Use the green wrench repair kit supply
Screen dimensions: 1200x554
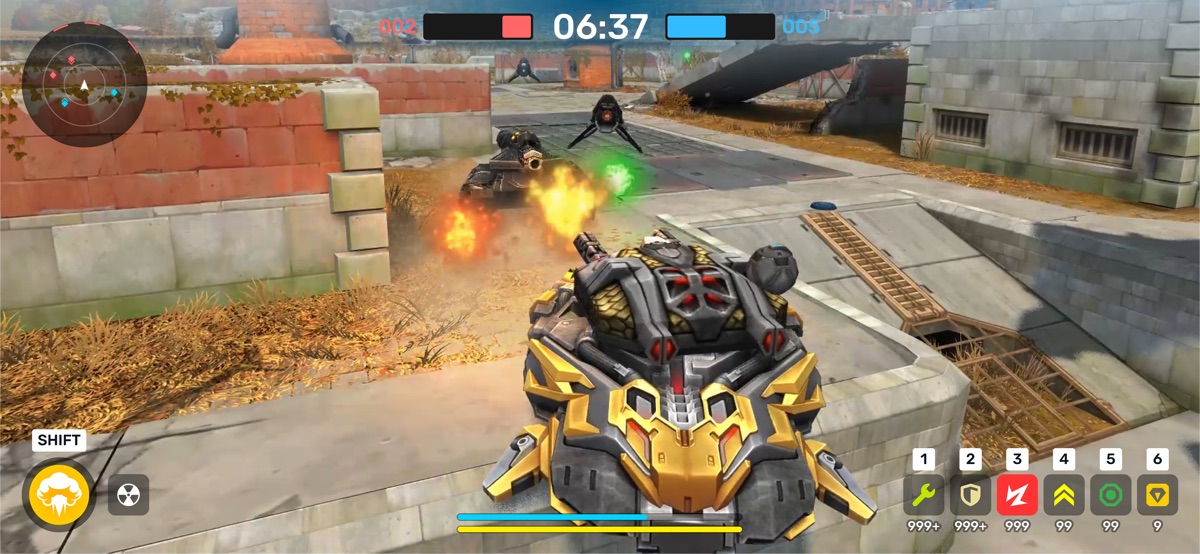(x=924, y=494)
